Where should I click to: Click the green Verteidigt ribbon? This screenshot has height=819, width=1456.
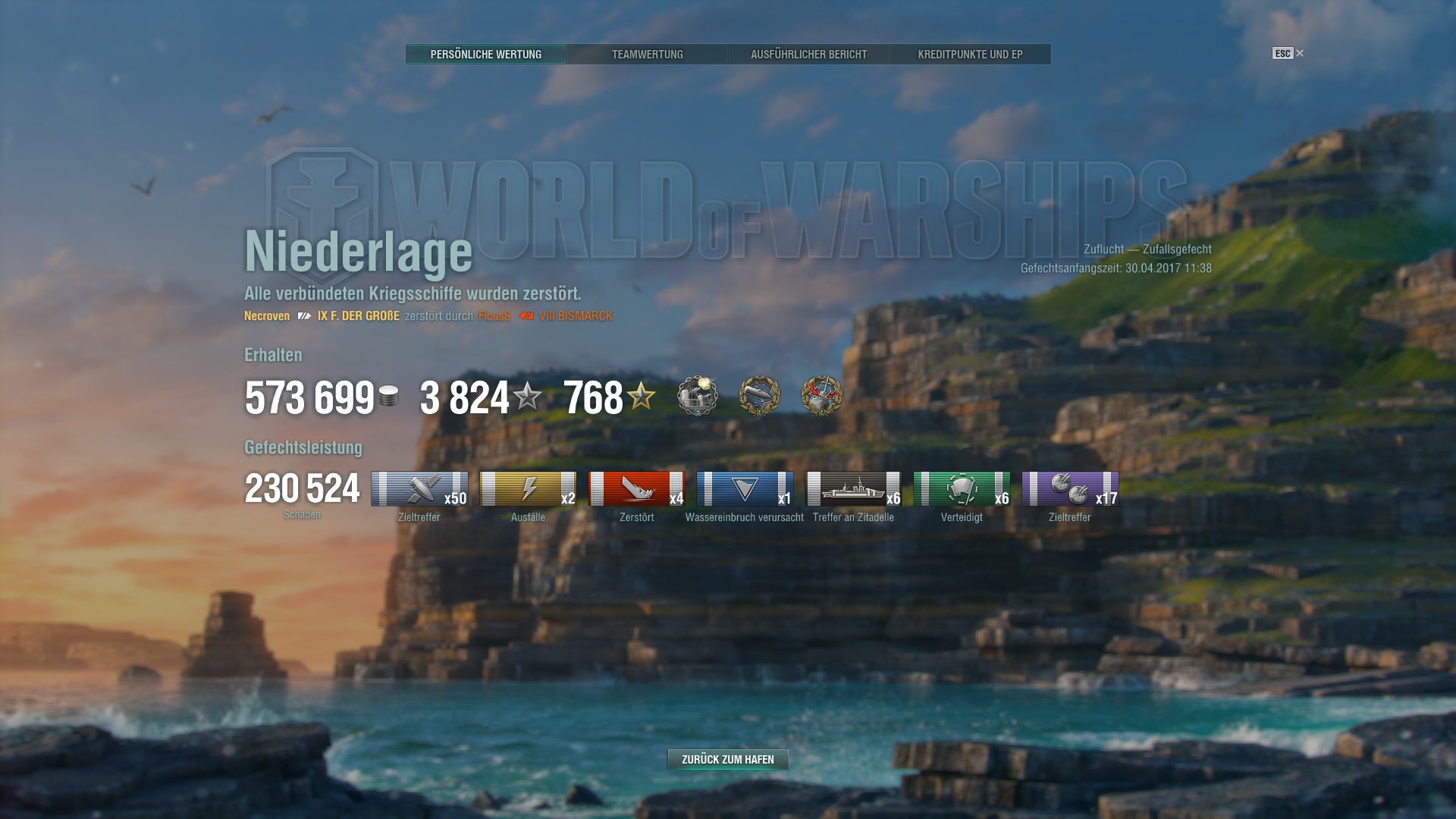[x=962, y=489]
